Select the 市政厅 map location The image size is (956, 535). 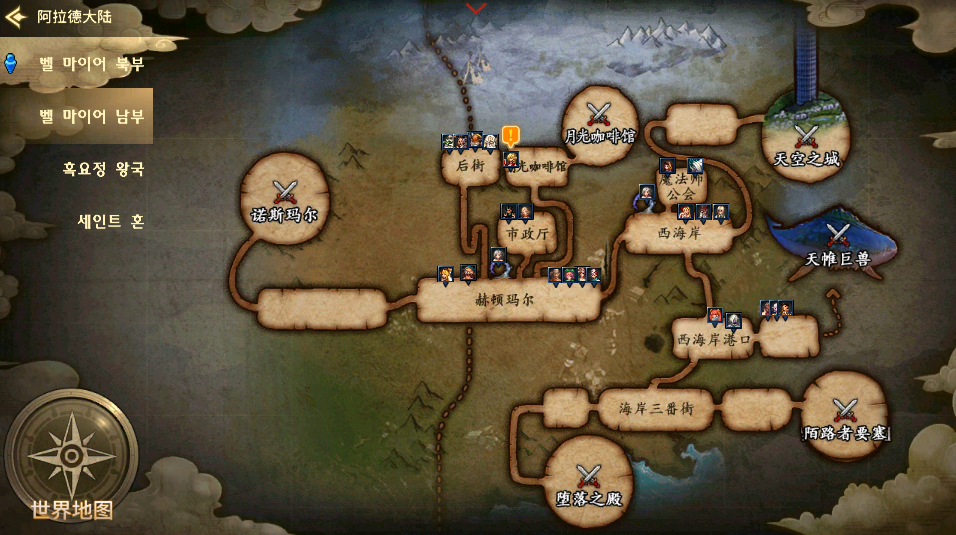coord(527,233)
